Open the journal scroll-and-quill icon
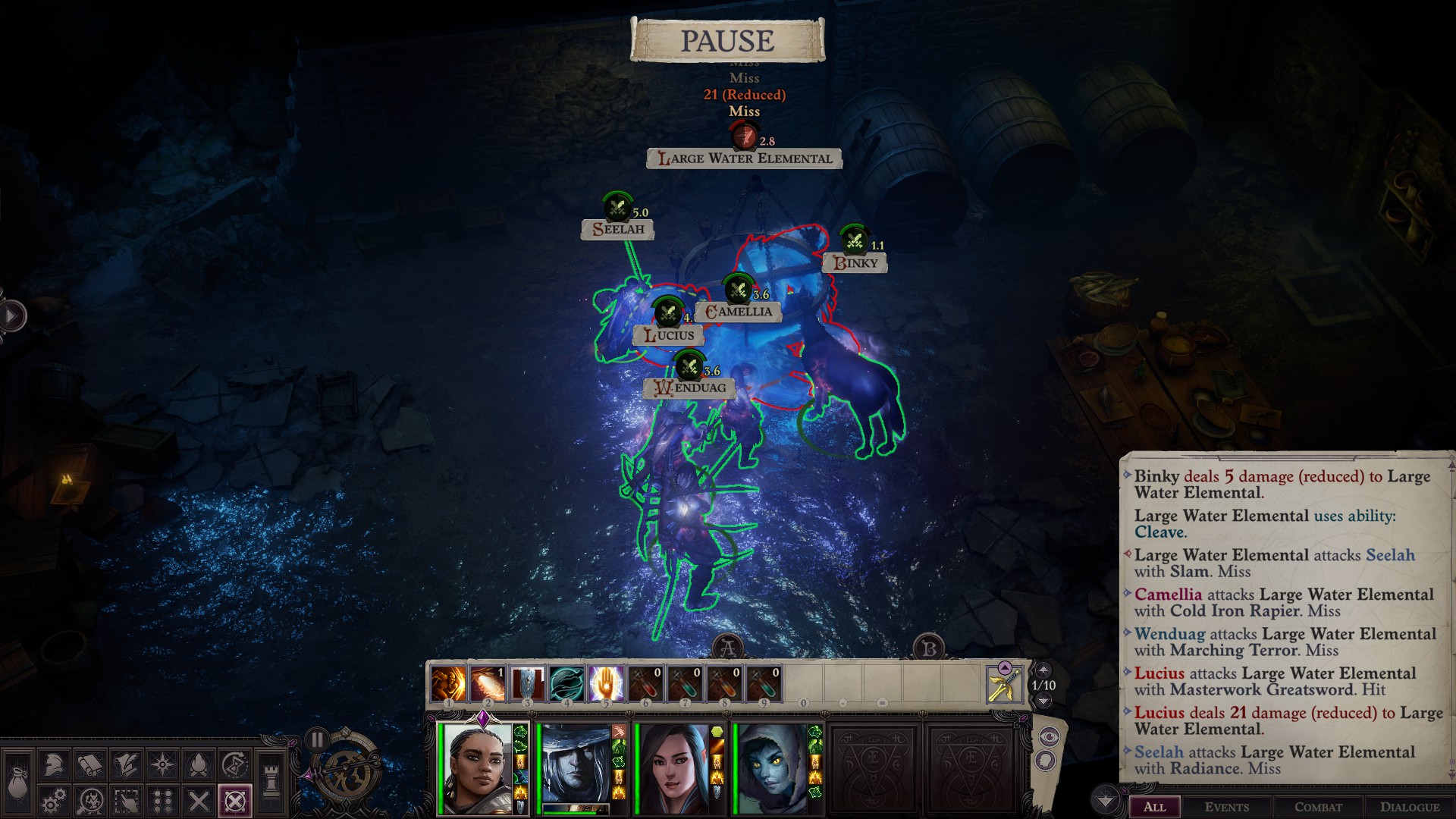 (x=127, y=764)
